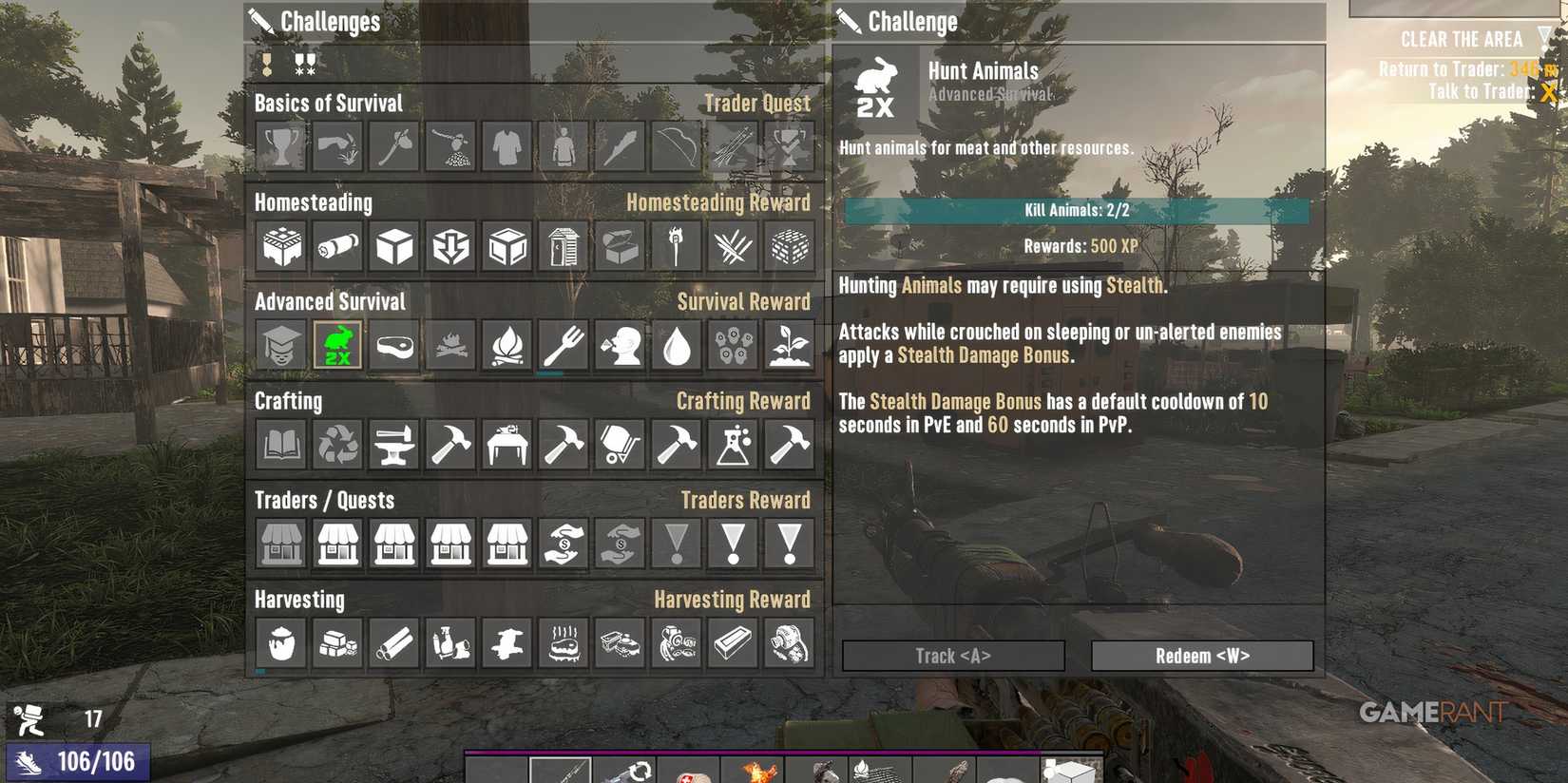Select the first aid kit in the hotbar
1568x783 pixels.
[x=689, y=771]
